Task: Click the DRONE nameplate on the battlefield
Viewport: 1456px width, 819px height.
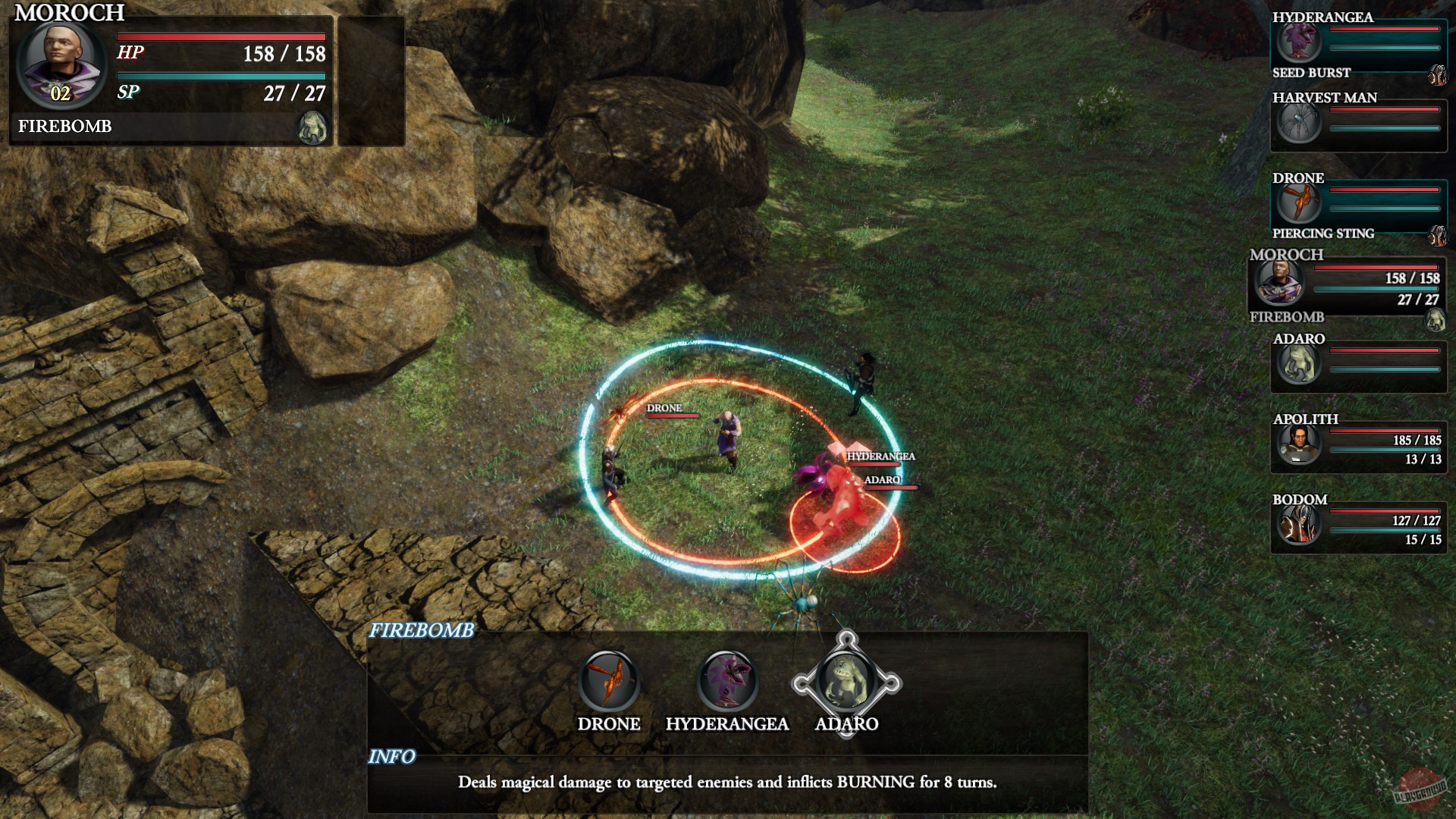Action: [664, 409]
